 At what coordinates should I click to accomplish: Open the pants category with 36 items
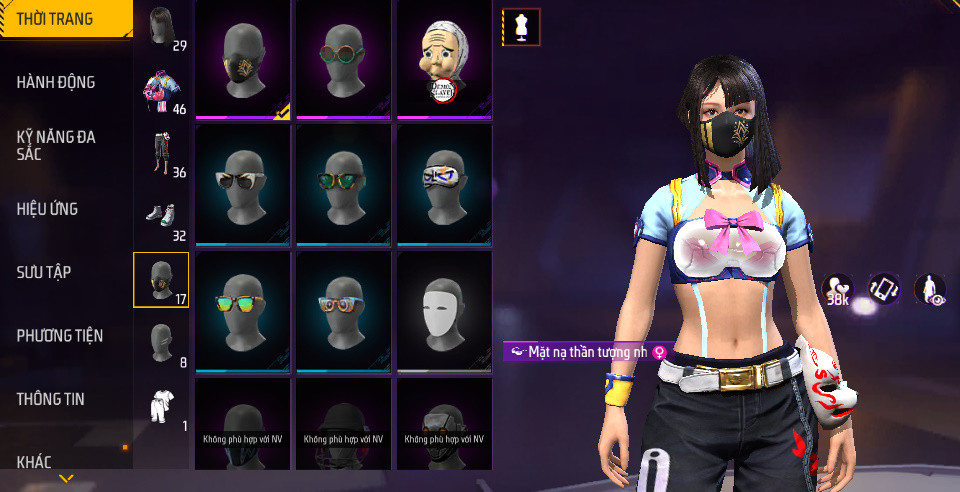coord(162,154)
